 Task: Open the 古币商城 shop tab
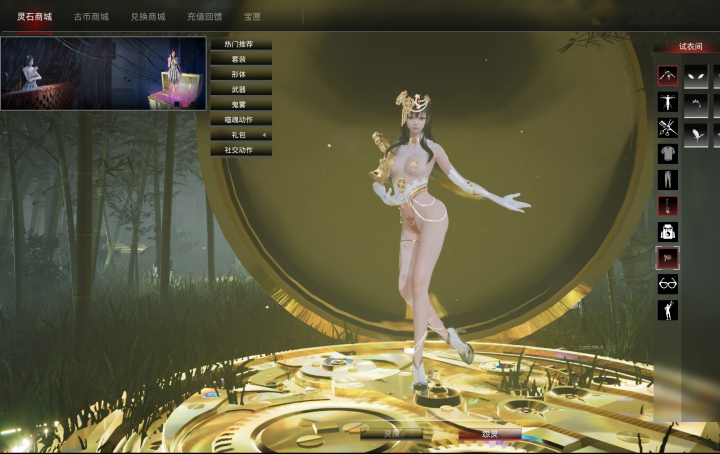point(91,17)
